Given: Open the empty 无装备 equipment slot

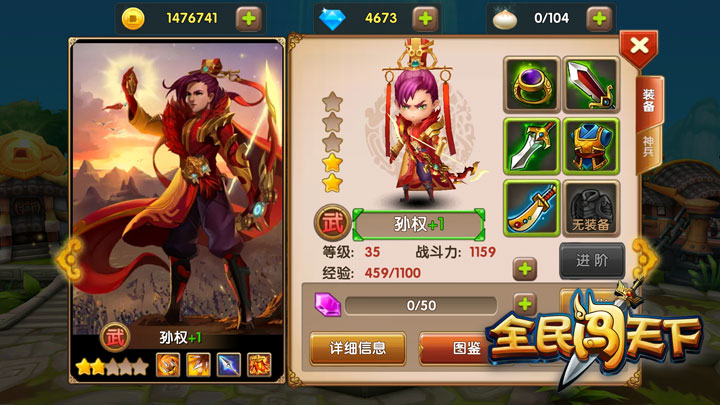Looking at the screenshot, I should click(590, 207).
